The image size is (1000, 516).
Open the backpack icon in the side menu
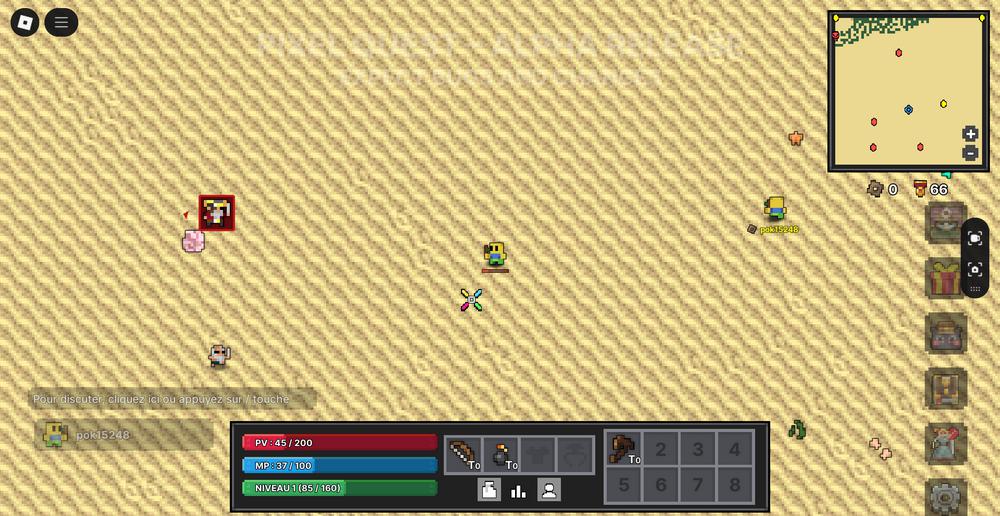click(945, 333)
